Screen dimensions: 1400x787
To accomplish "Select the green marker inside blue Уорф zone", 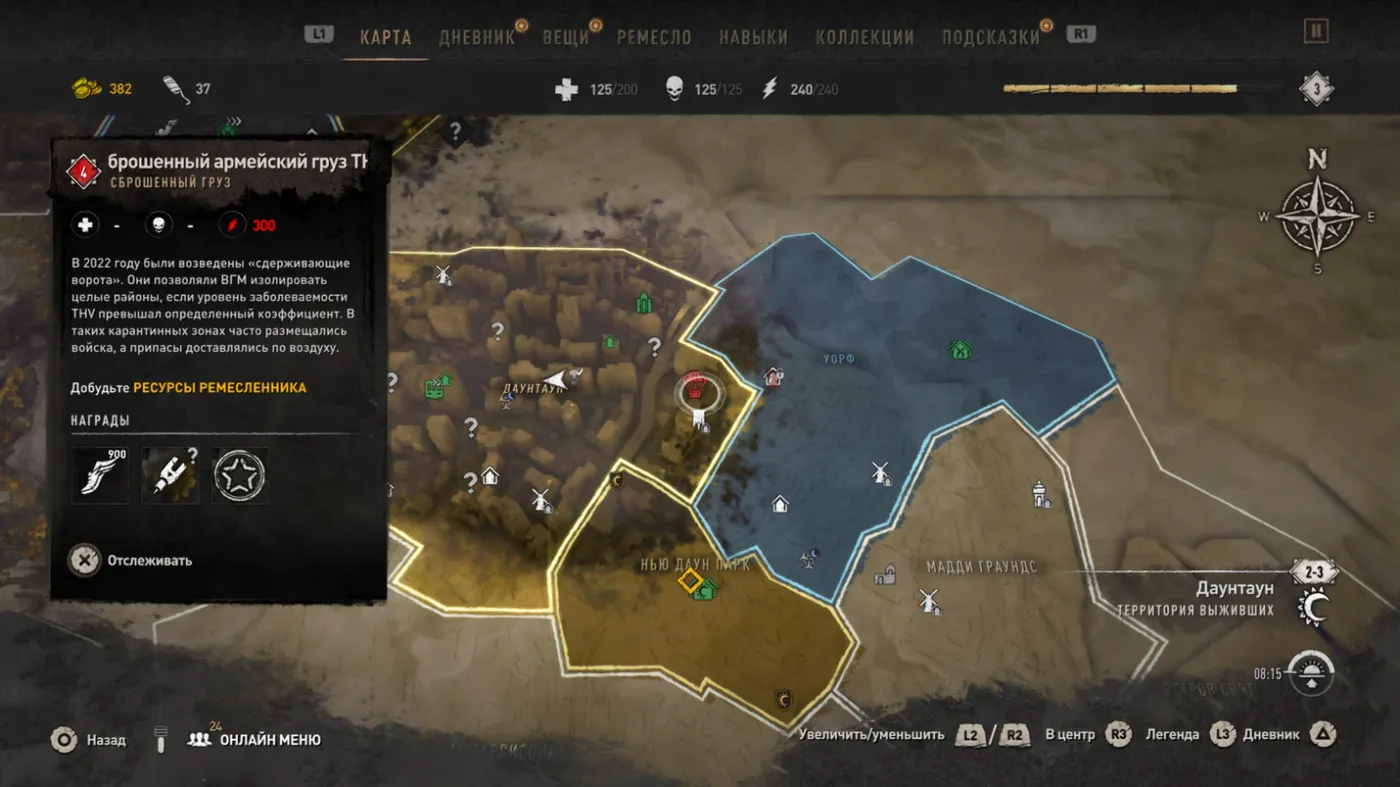I will click(x=960, y=349).
